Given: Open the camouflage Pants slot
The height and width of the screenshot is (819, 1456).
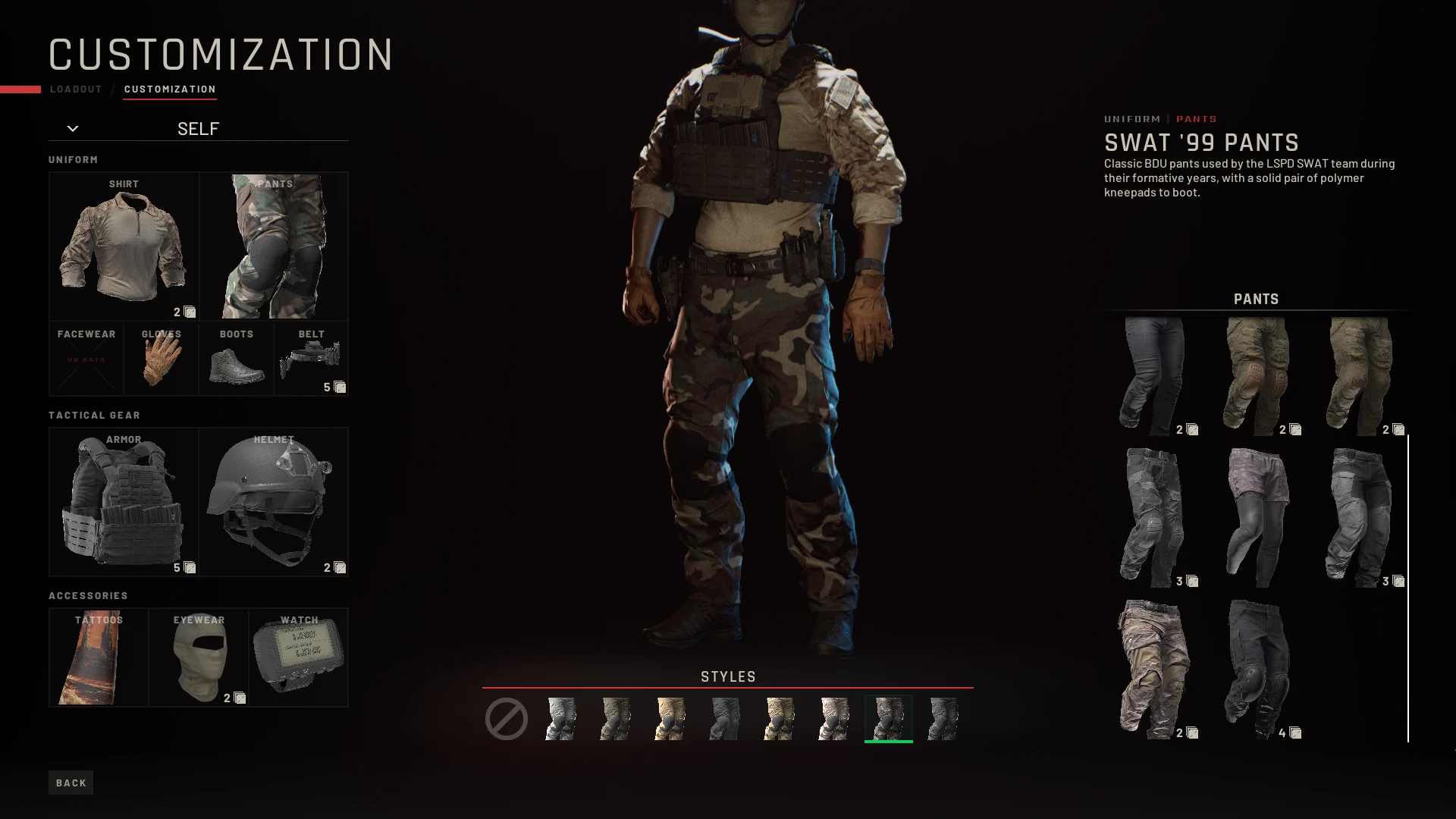Looking at the screenshot, I should (x=274, y=244).
